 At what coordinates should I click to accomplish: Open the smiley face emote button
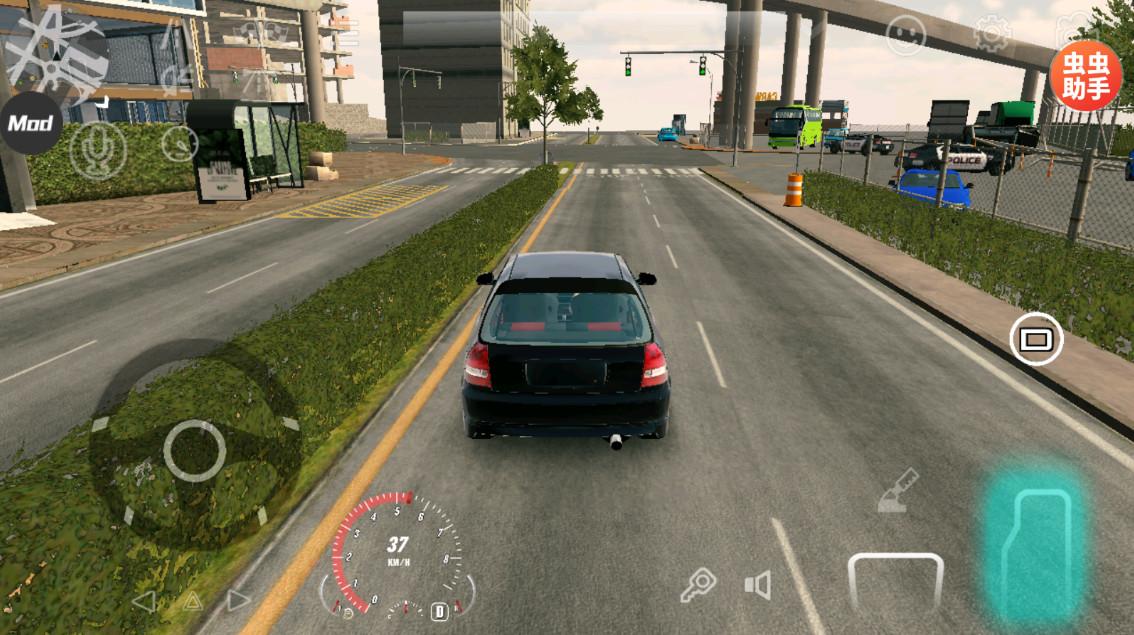pos(905,36)
